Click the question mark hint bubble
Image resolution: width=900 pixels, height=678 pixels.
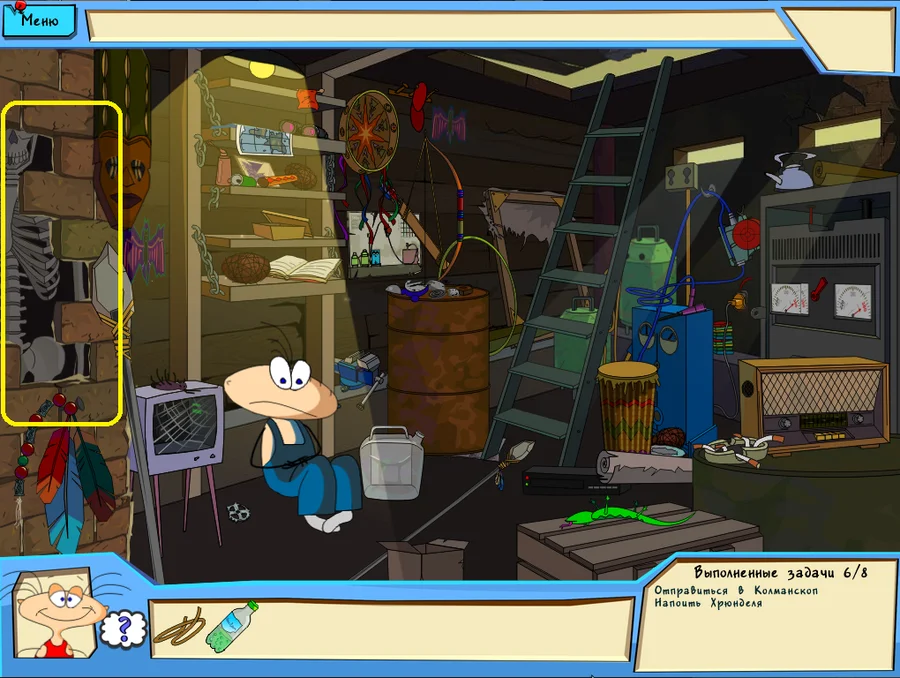click(x=125, y=628)
